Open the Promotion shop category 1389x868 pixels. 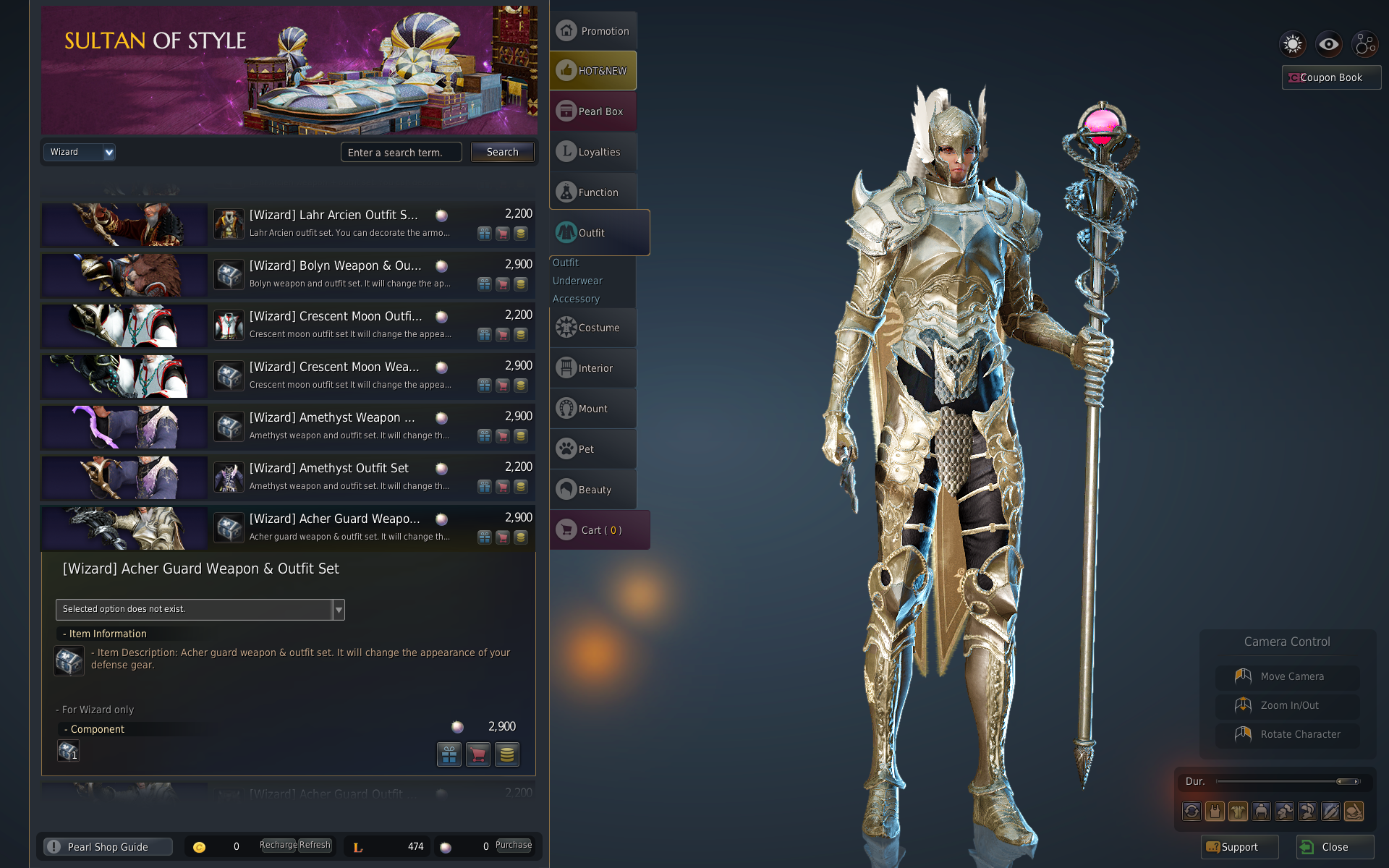click(593, 31)
